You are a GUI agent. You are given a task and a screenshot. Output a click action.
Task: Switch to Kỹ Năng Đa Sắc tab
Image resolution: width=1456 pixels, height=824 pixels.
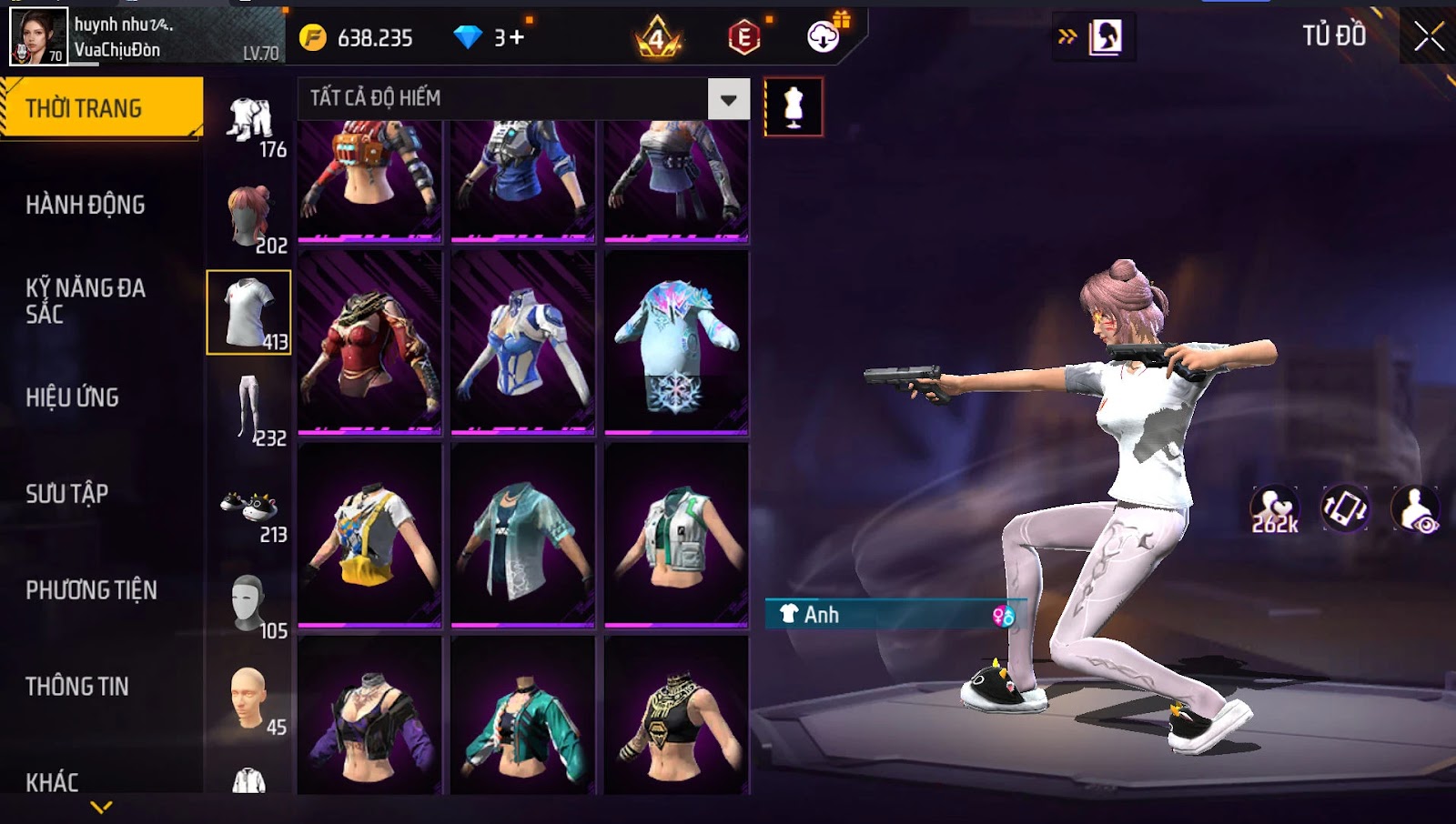[x=85, y=301]
